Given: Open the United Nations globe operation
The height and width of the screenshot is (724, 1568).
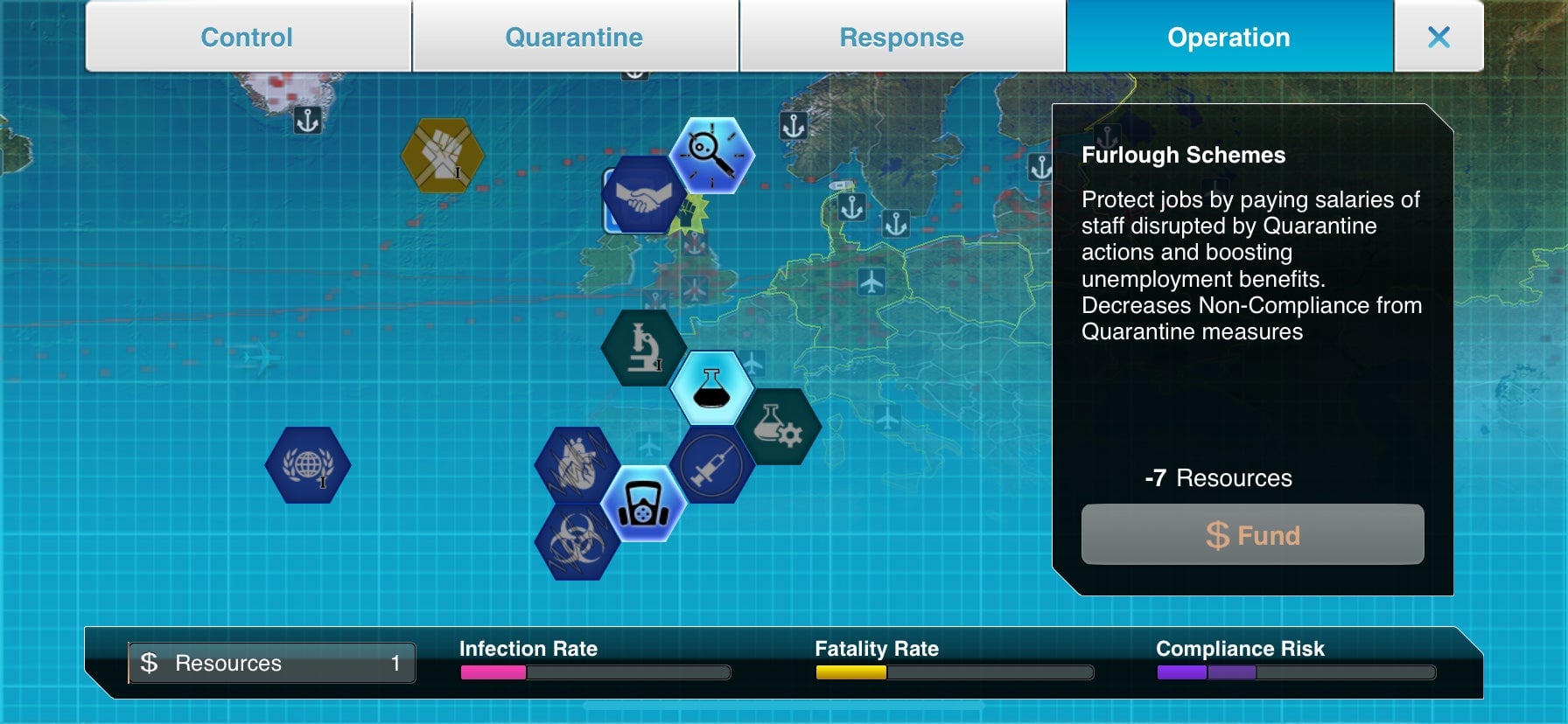Looking at the screenshot, I should [x=308, y=465].
